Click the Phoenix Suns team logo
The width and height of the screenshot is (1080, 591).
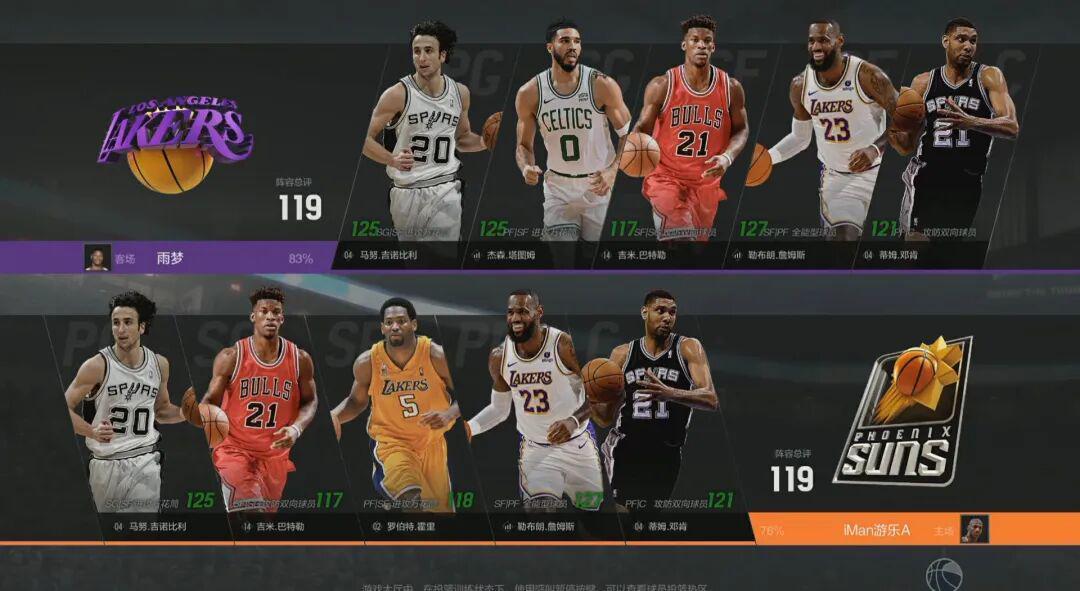903,412
